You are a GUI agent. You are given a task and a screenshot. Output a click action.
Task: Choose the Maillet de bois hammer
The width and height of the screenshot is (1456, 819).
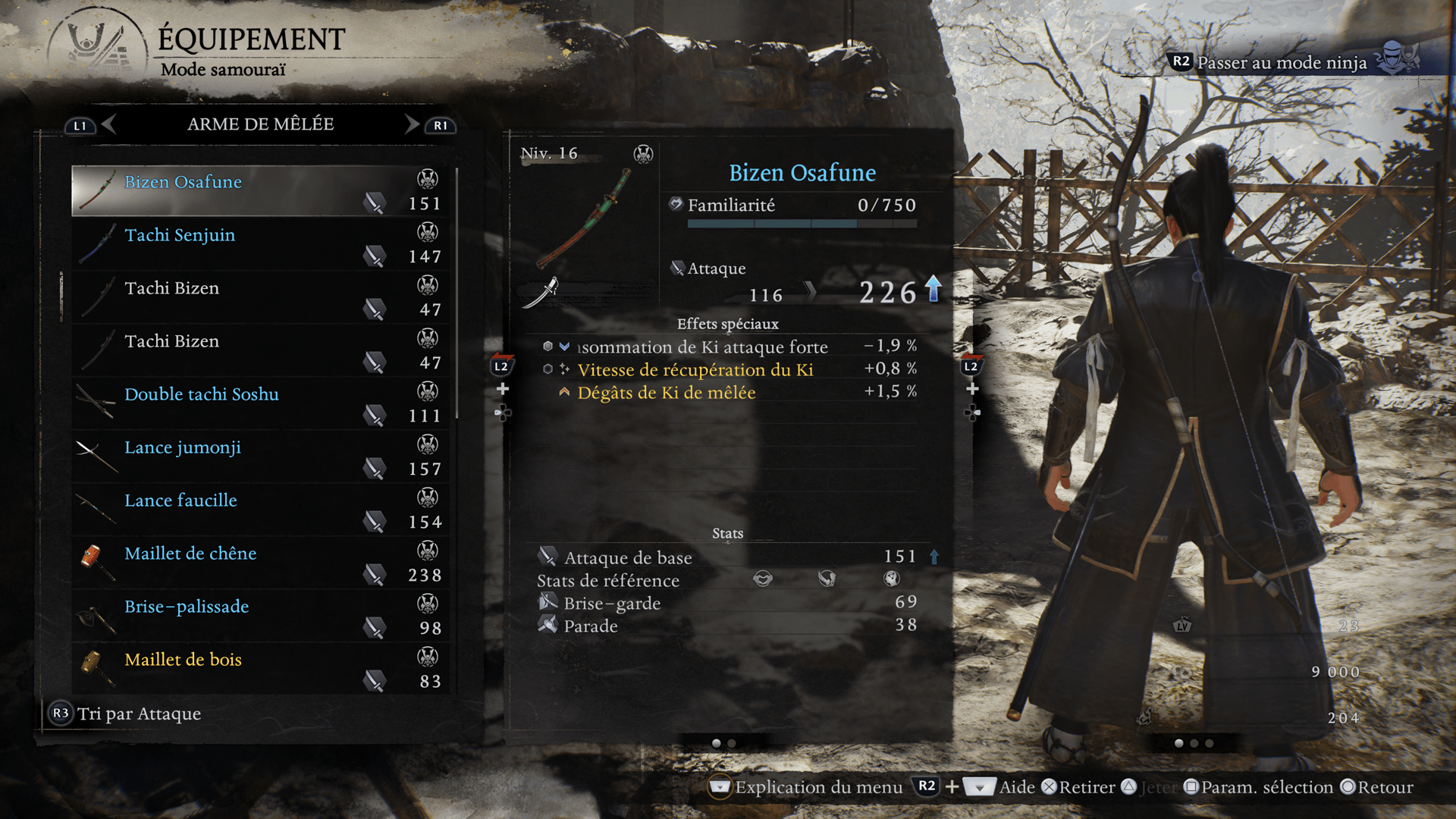click(x=262, y=669)
